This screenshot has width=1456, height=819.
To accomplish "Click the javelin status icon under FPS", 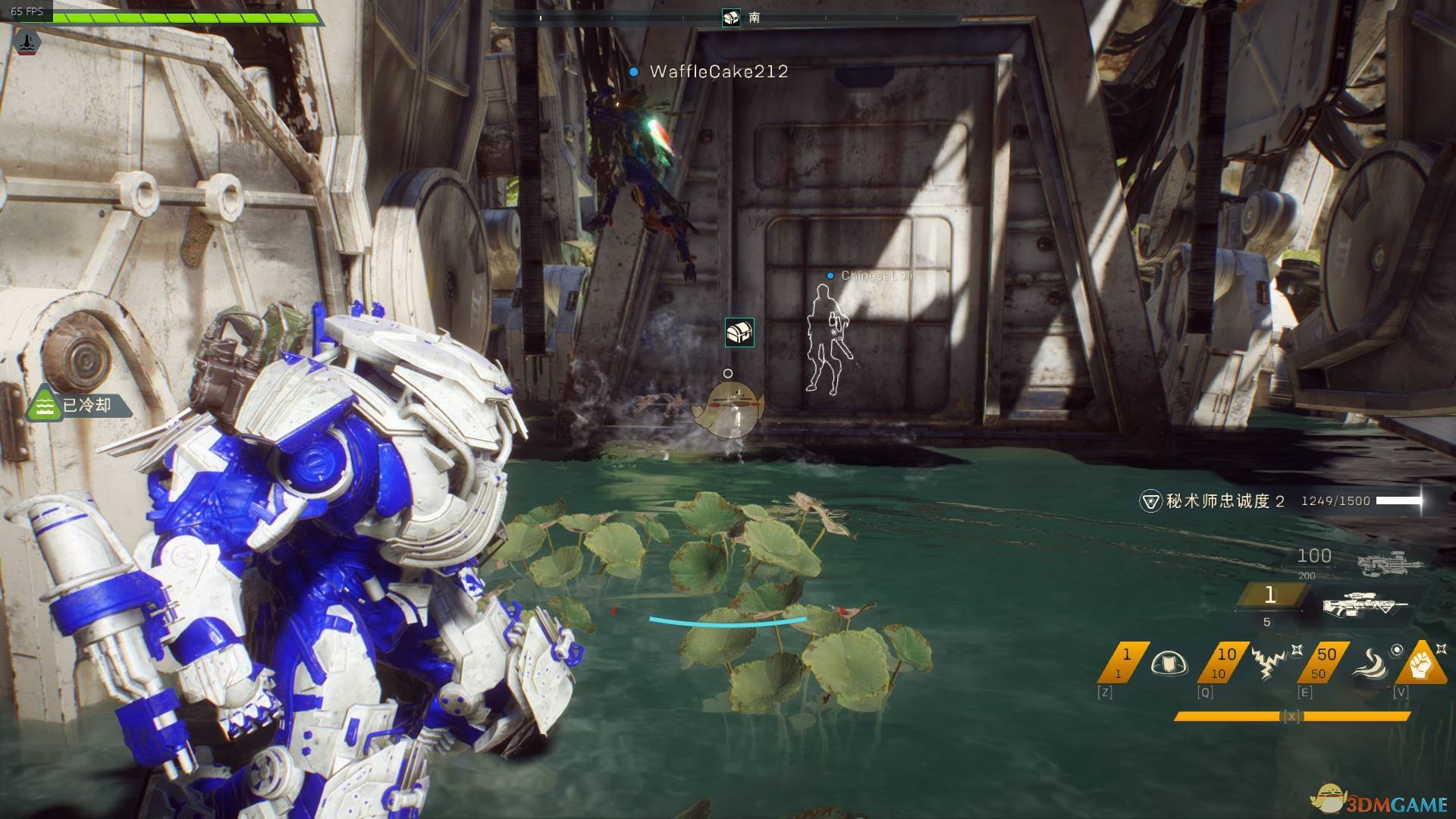I will pos(28,42).
